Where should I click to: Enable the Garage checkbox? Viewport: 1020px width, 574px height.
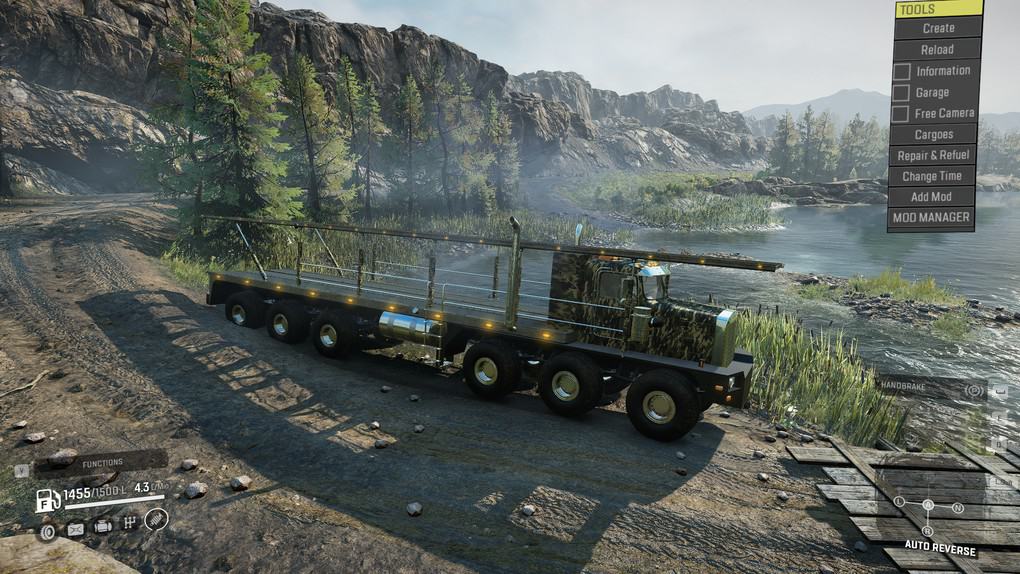(902, 92)
